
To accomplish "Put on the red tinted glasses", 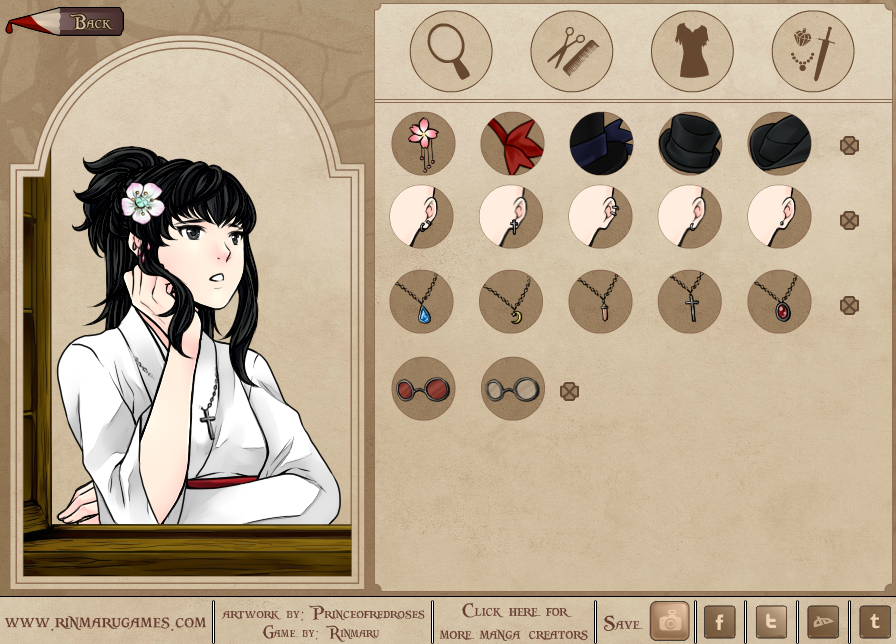I will (423, 388).
